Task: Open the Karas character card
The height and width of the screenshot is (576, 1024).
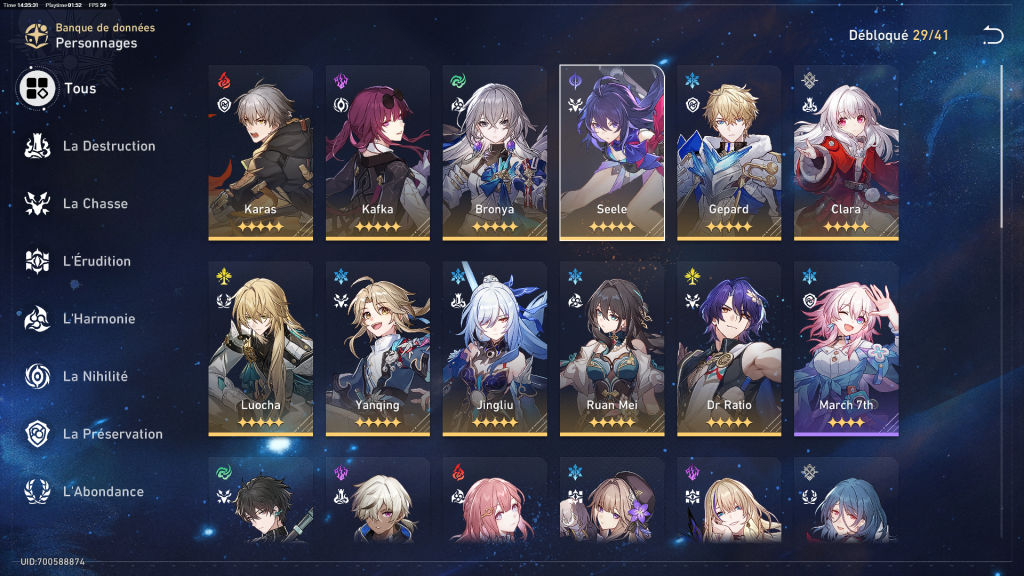Action: (260, 152)
